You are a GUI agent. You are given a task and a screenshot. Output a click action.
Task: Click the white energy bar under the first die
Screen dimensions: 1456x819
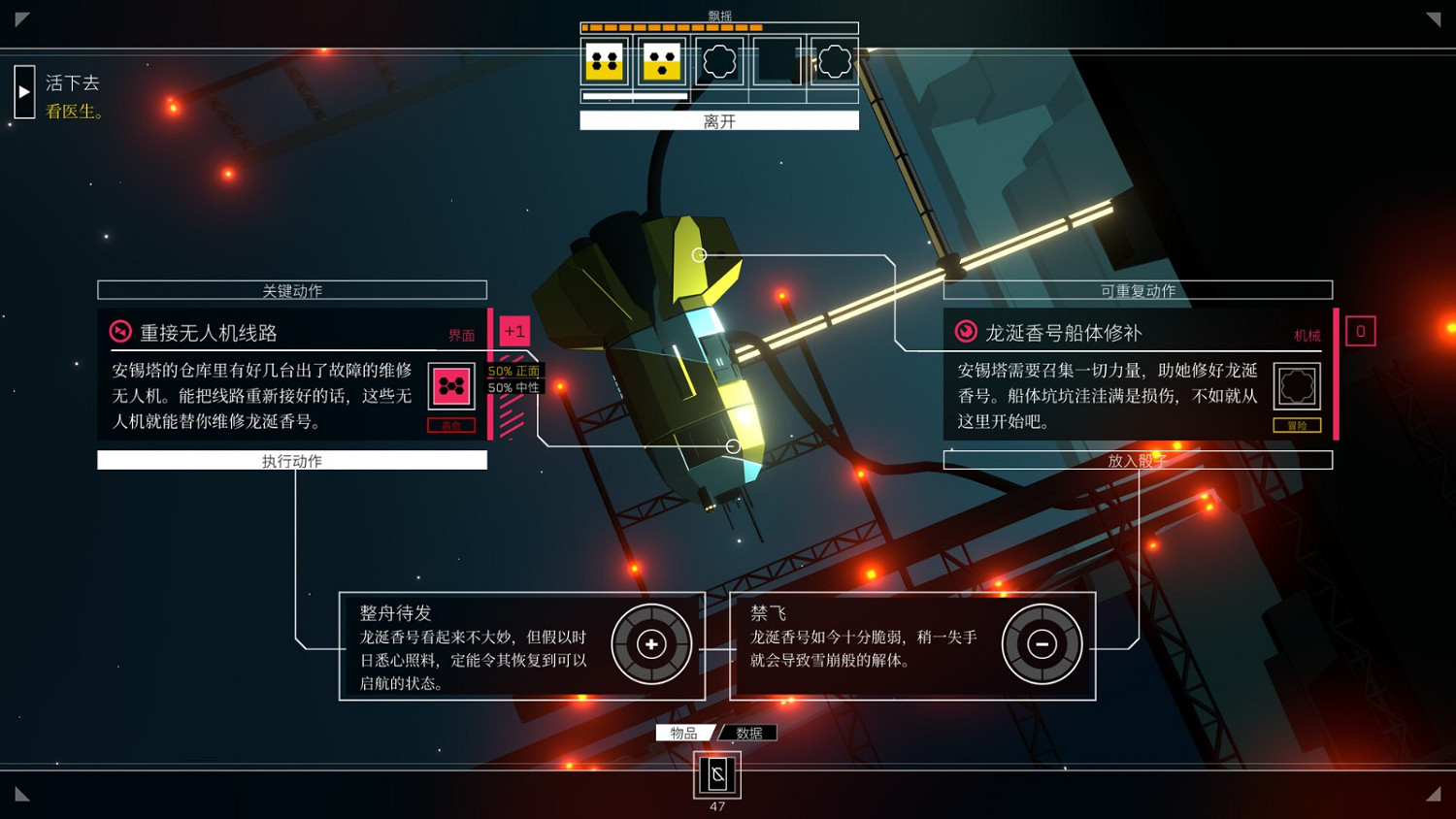click(x=606, y=96)
